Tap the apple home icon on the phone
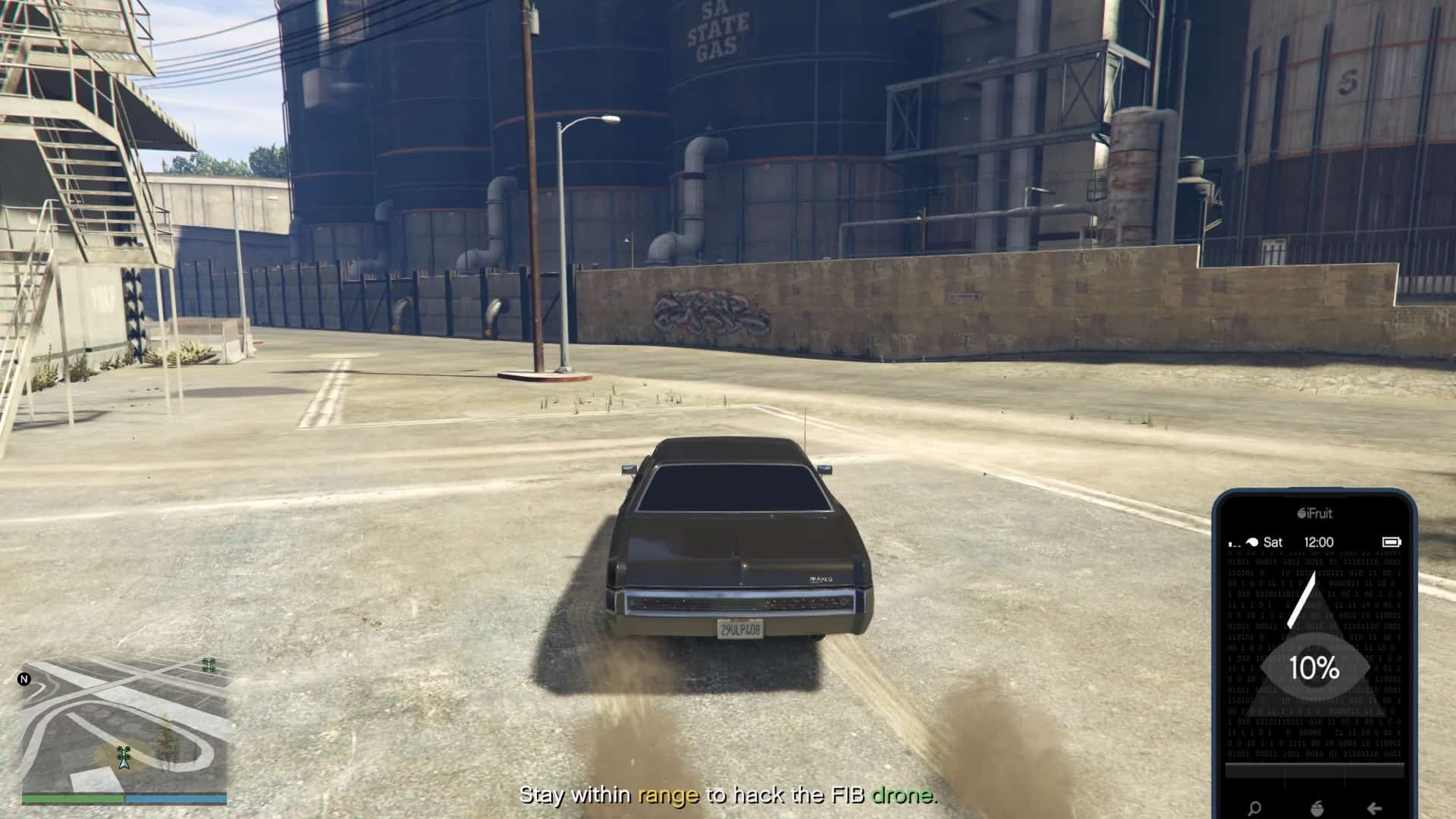This screenshot has height=819, width=1456. (1315, 808)
